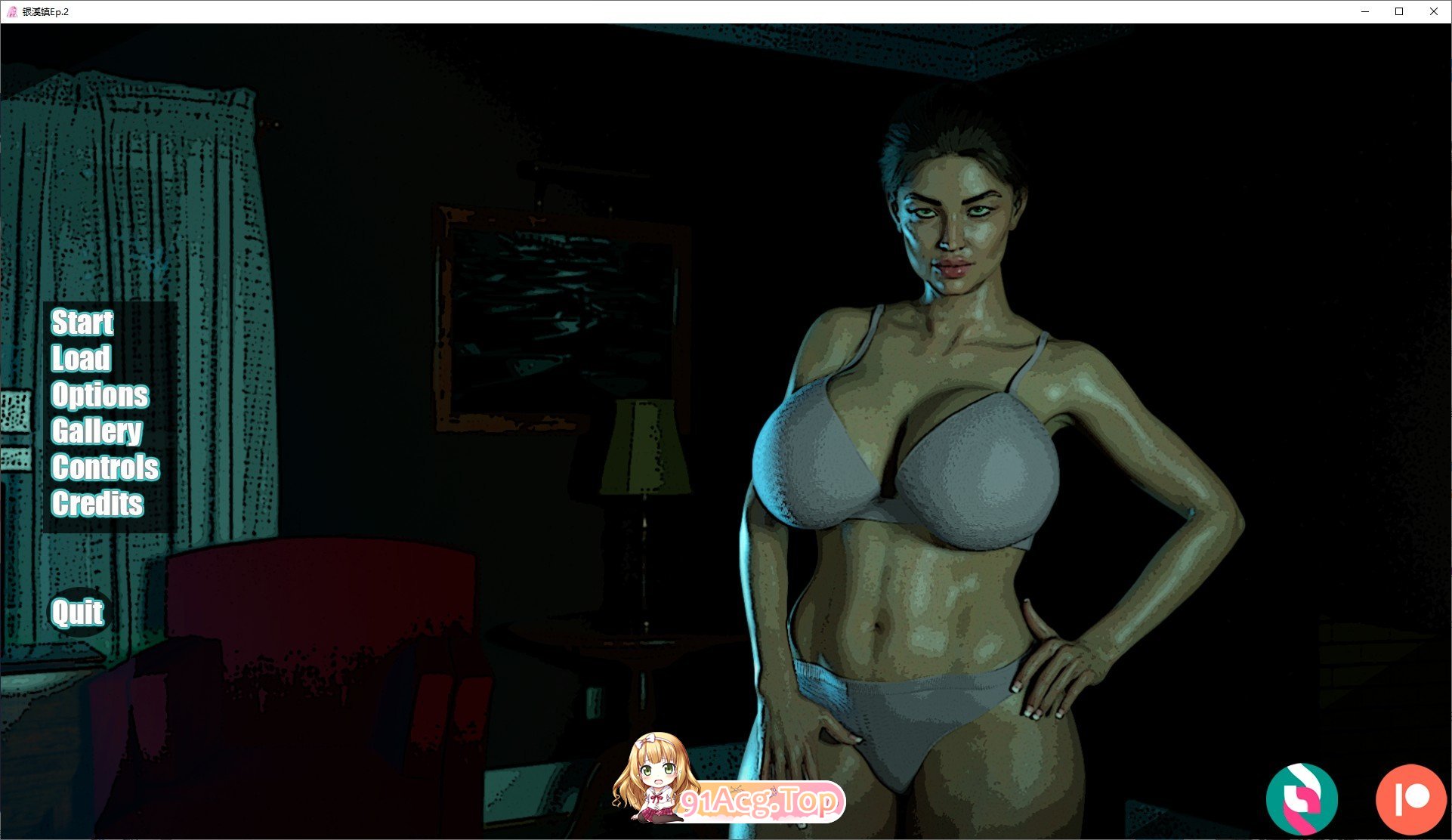This screenshot has width=1452, height=840.
Task: Open the Patreon link icon
Action: 1410,799
